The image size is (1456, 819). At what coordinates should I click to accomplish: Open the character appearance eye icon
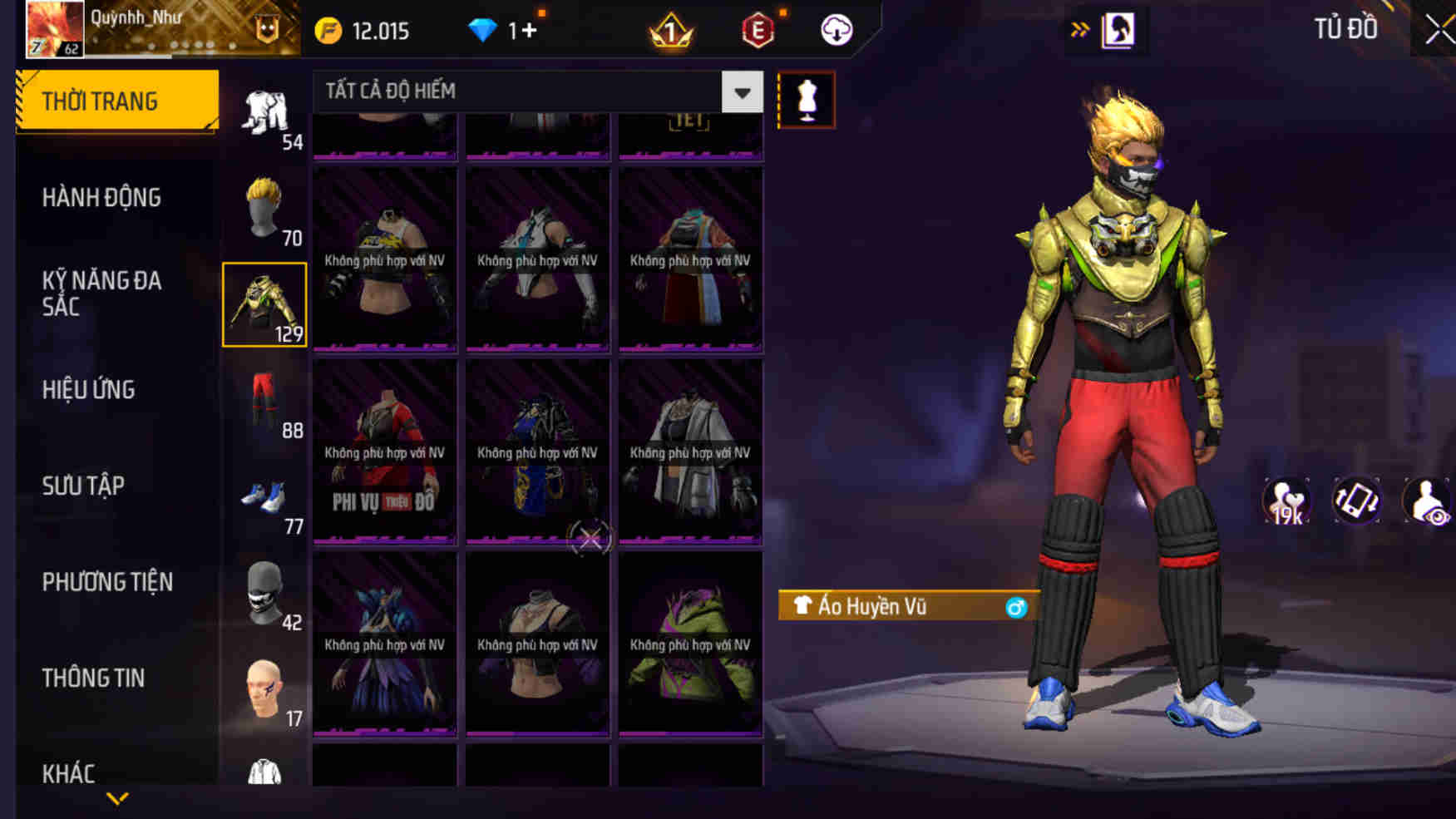1428,499
